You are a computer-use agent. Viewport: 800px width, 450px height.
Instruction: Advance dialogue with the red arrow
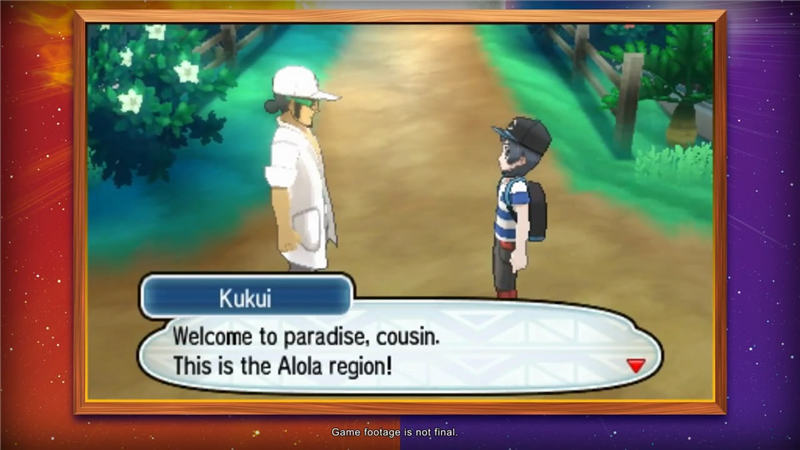pos(635,366)
